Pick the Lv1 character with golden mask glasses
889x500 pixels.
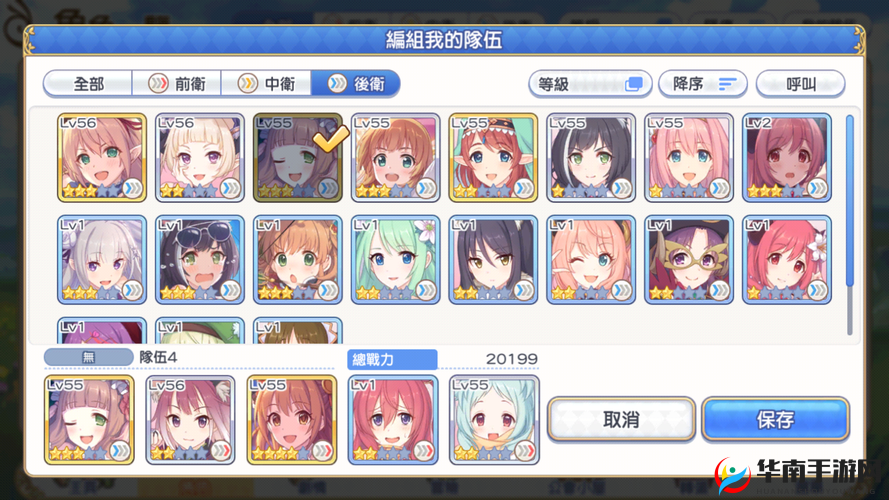(689, 259)
